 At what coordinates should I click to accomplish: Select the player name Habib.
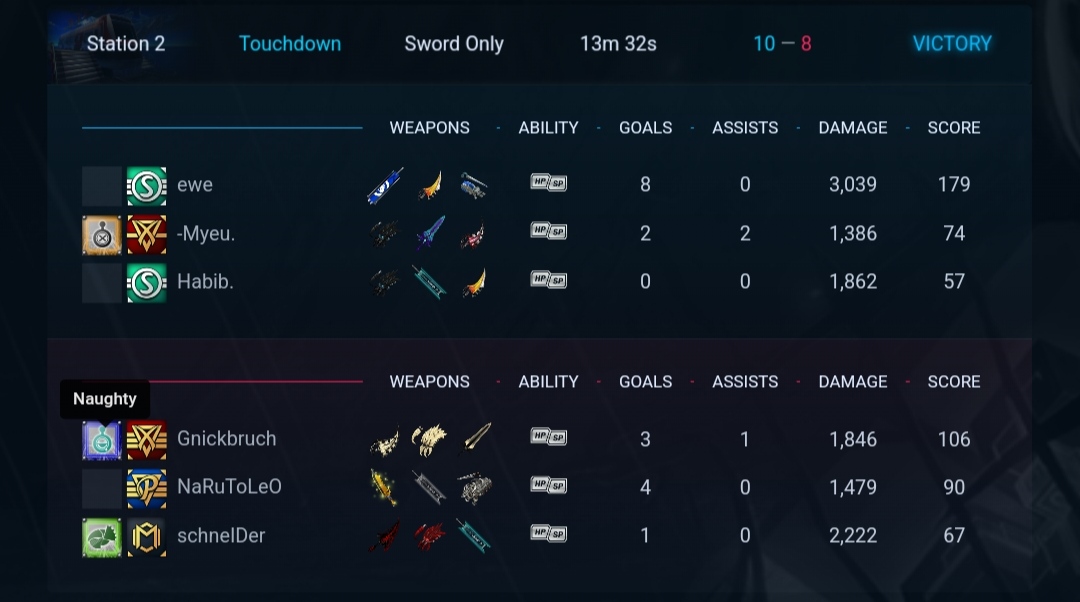tap(205, 282)
